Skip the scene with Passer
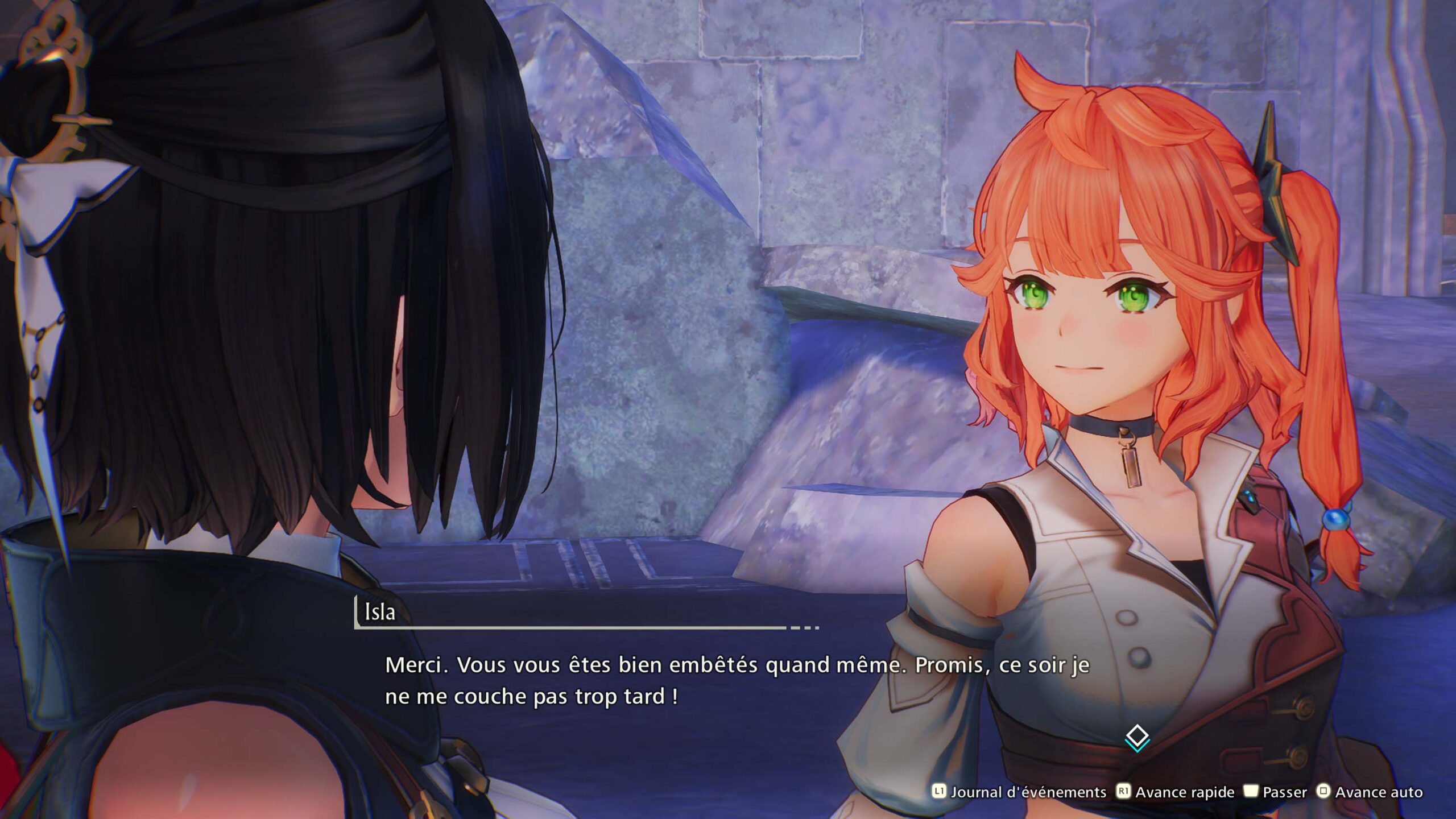Screen dimensions: 1456x819 pyautogui.click(x=1275, y=792)
